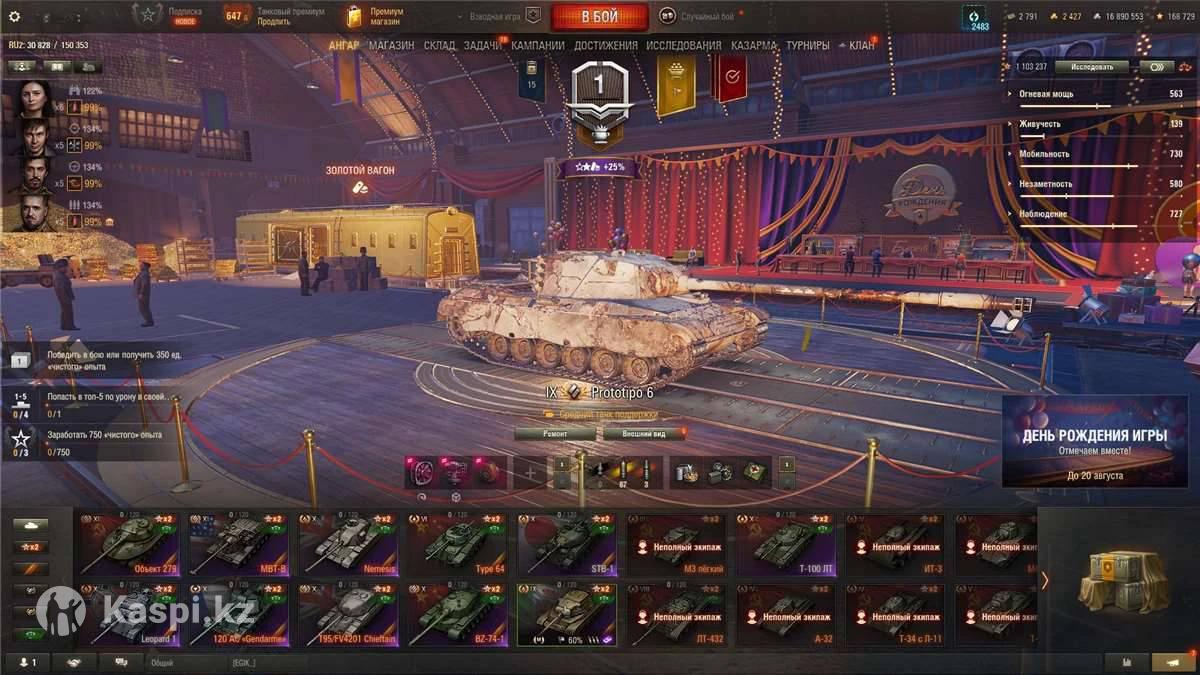
Task: Open the День рождения игры banner
Action: coord(1094,441)
